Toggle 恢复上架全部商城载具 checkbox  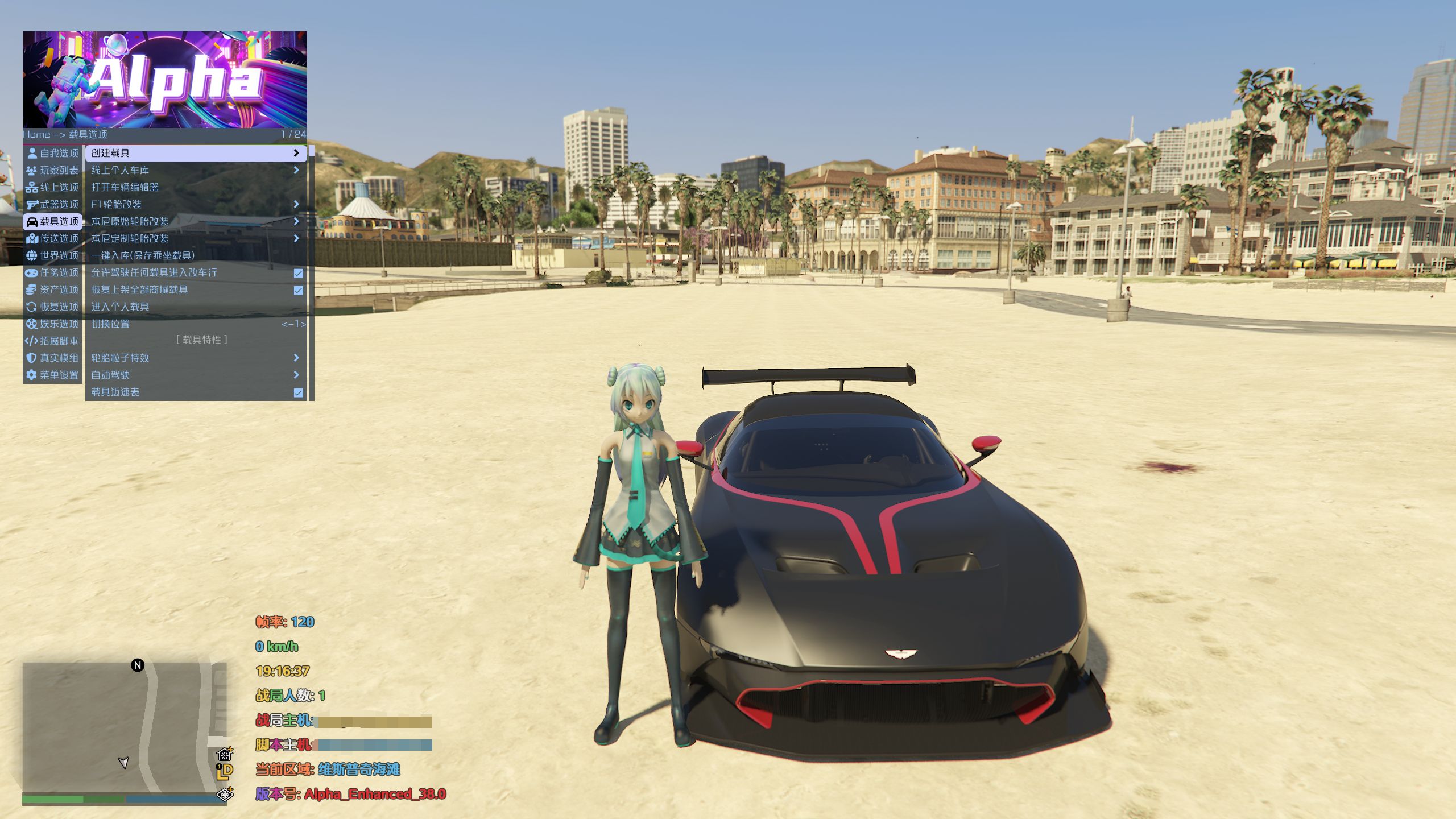298,290
